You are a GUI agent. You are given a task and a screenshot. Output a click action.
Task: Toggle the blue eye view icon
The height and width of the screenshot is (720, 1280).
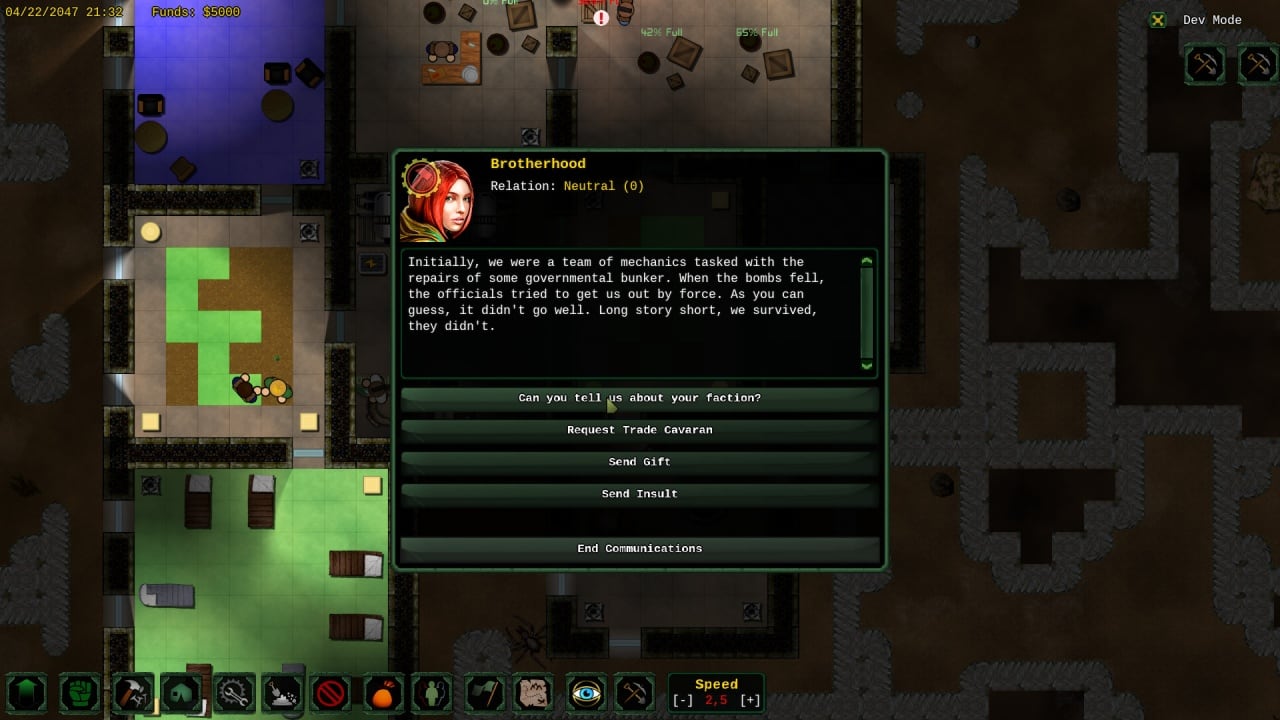coord(586,693)
